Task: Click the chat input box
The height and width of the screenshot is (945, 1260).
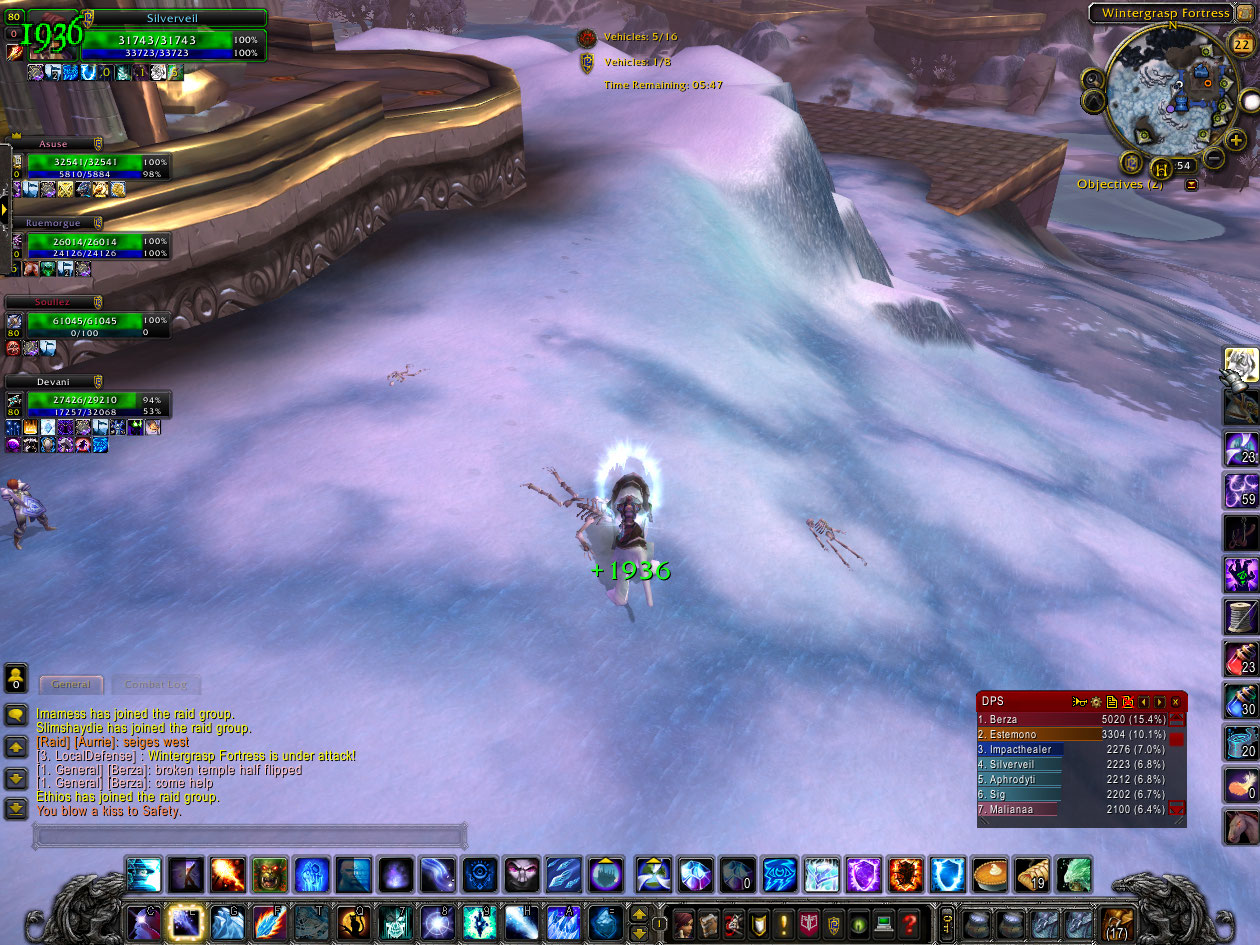Action: [x=250, y=835]
